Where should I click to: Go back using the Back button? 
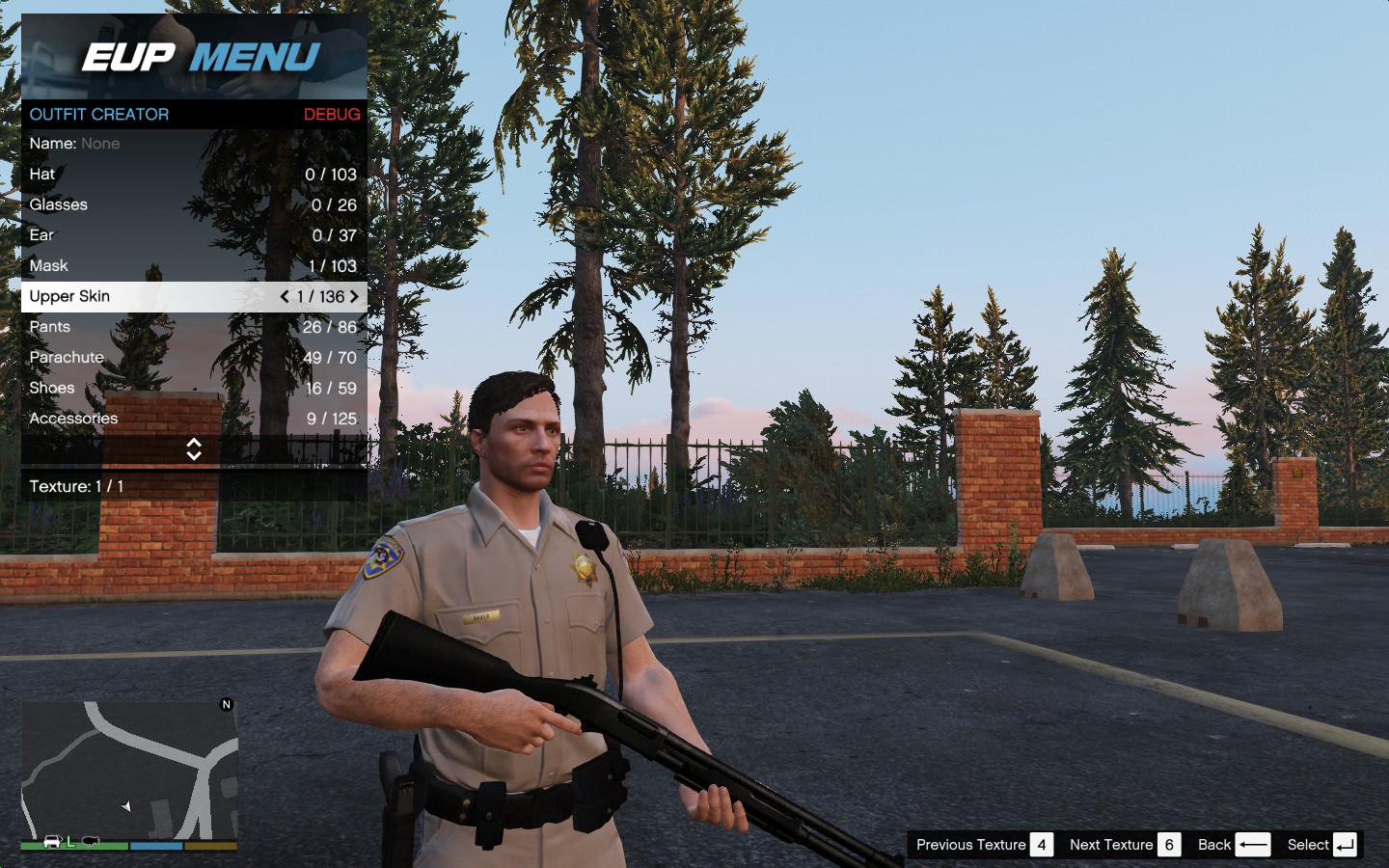tap(1233, 845)
